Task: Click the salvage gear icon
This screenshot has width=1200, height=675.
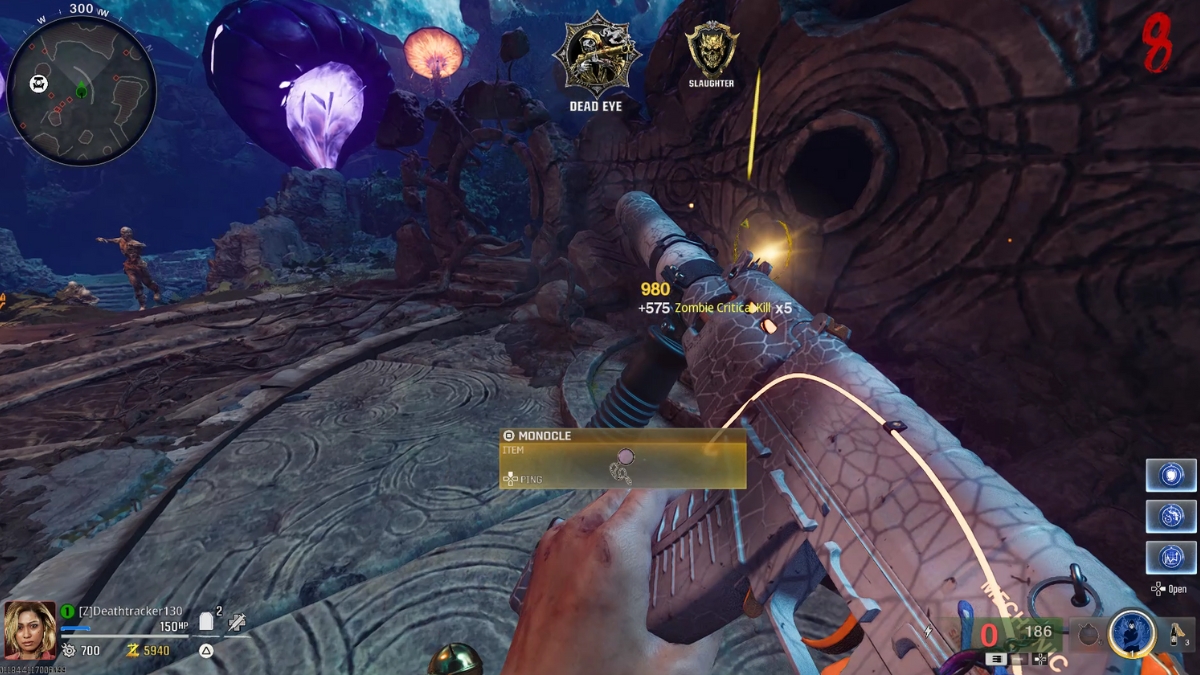Action: pyautogui.click(x=68, y=651)
